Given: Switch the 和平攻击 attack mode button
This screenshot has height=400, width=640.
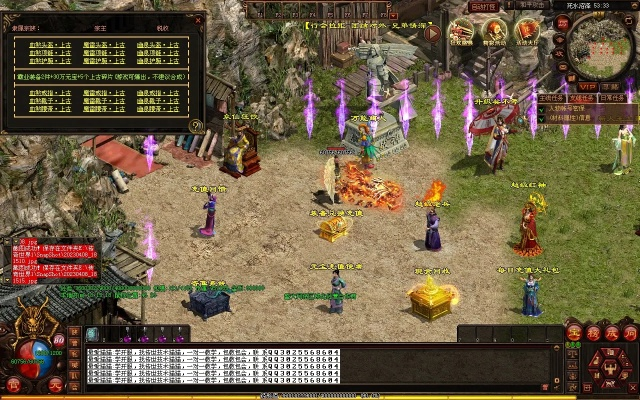Looking at the screenshot, I should click(530, 5).
